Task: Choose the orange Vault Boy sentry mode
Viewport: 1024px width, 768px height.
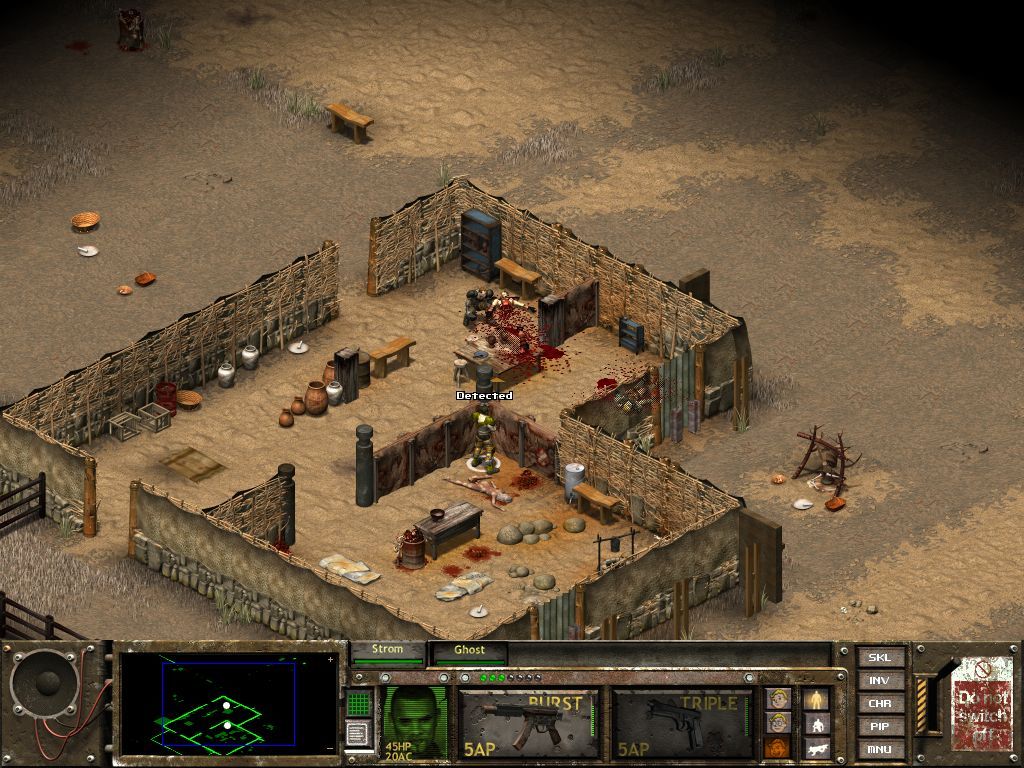Action: click(778, 747)
